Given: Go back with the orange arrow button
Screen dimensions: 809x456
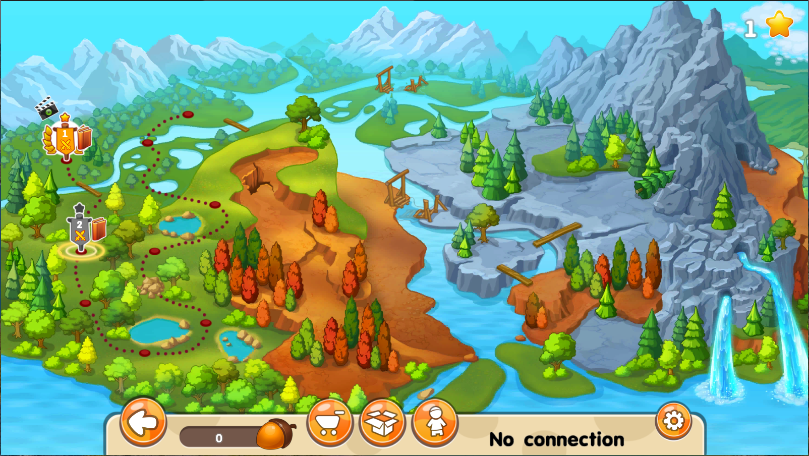Looking at the screenshot, I should tap(143, 422).
